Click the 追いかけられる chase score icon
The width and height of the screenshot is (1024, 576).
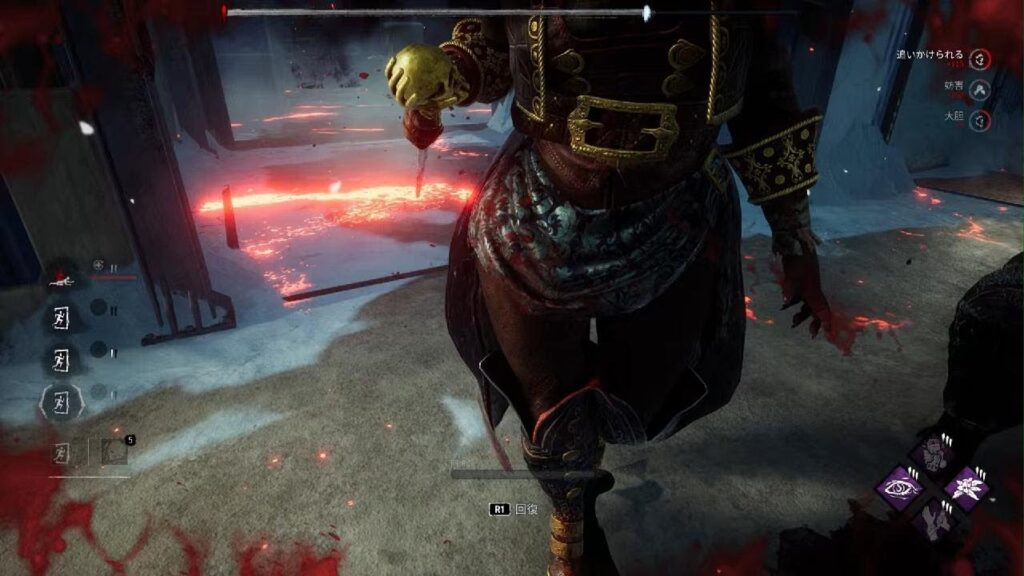(981, 60)
